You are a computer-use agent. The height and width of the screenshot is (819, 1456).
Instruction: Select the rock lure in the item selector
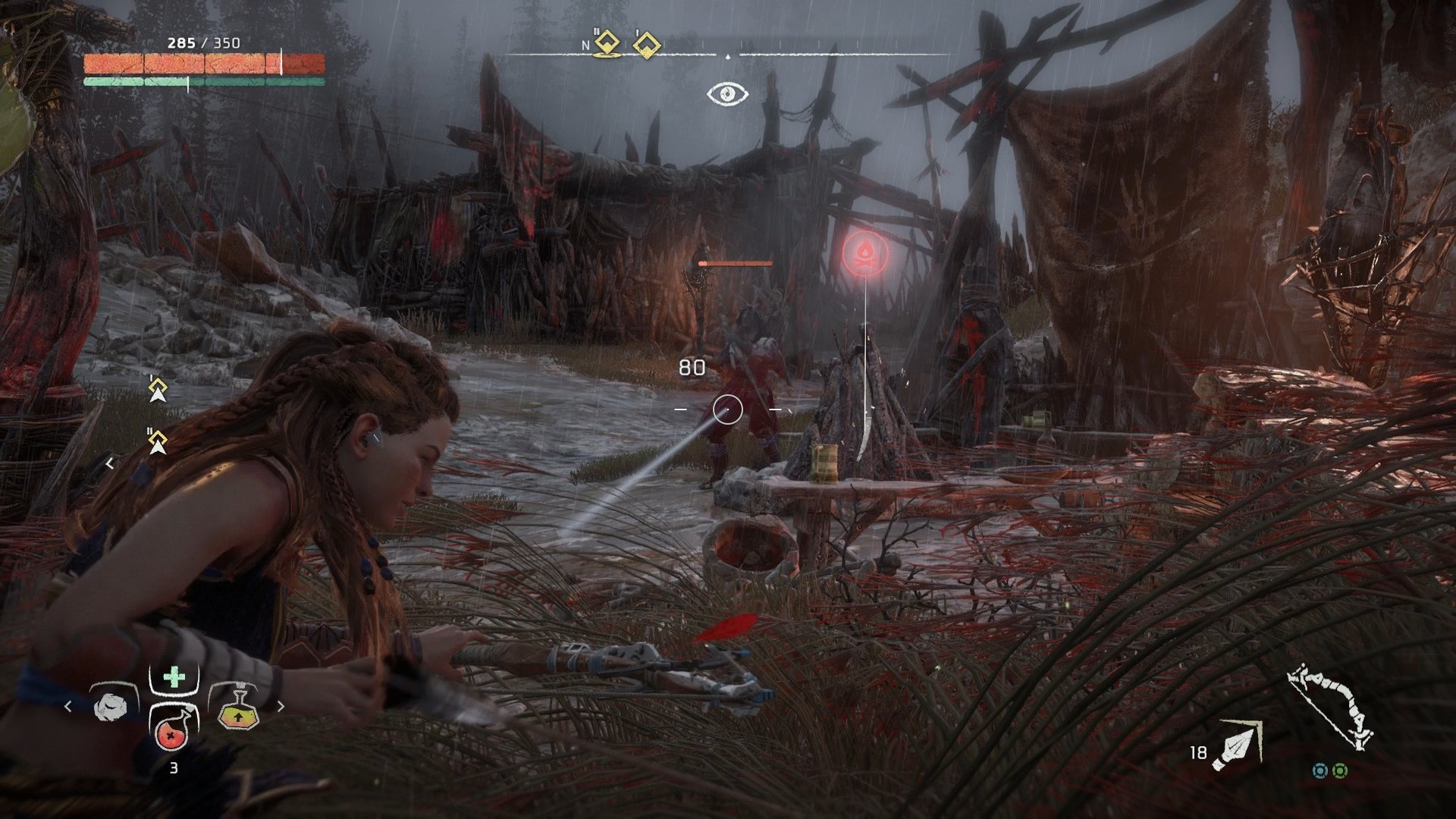point(111,708)
